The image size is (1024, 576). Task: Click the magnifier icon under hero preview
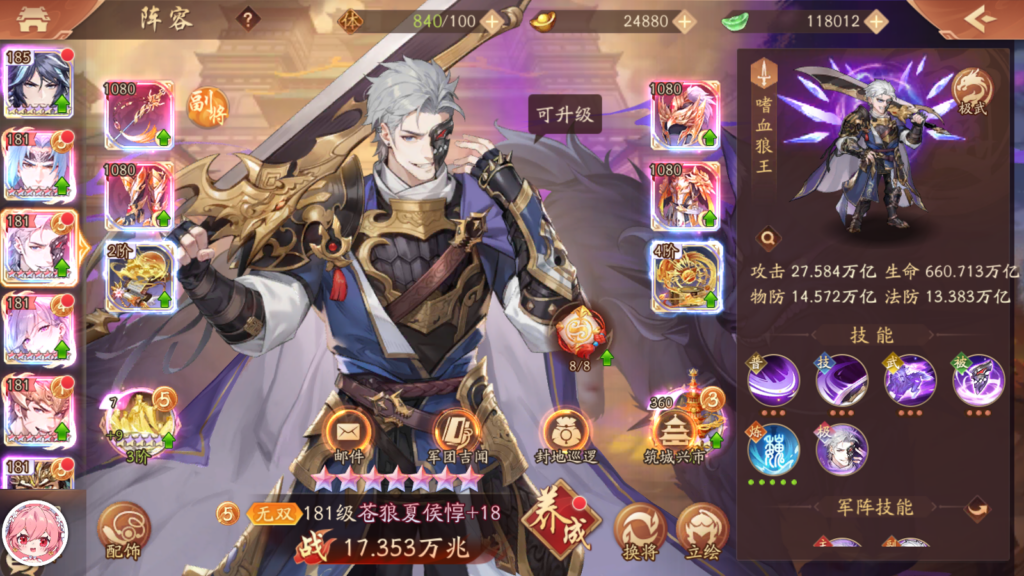tap(767, 238)
